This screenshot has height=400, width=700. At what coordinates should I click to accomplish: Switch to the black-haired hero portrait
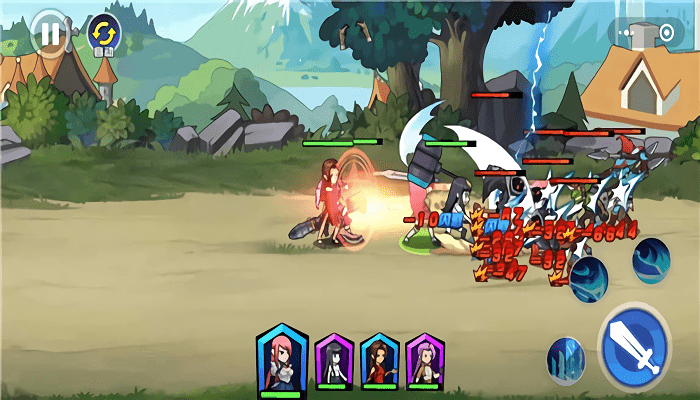pos(334,361)
